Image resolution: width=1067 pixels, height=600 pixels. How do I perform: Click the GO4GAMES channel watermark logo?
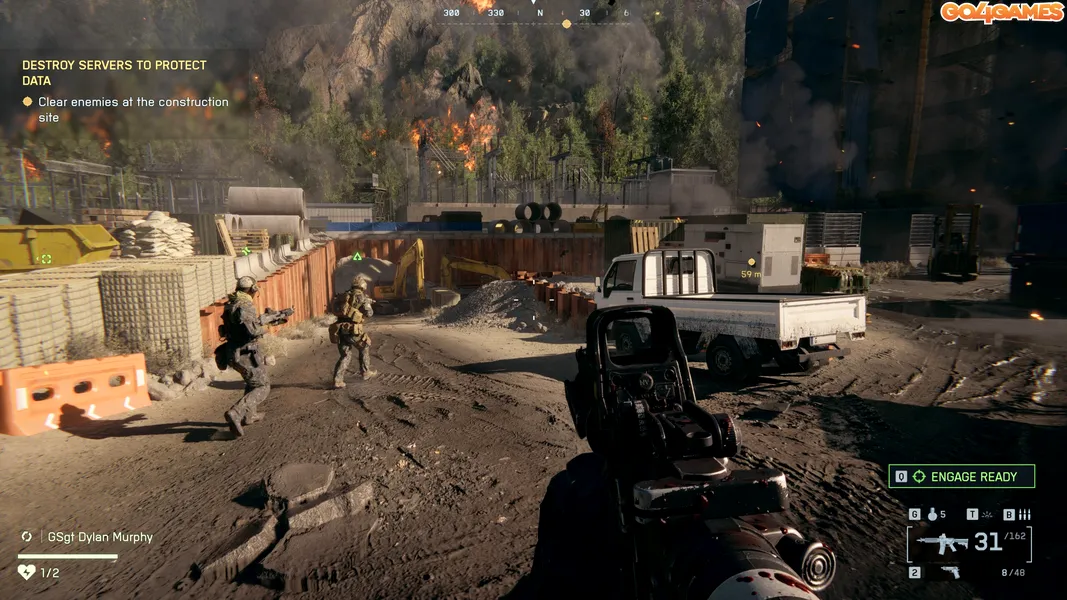(x=1001, y=12)
